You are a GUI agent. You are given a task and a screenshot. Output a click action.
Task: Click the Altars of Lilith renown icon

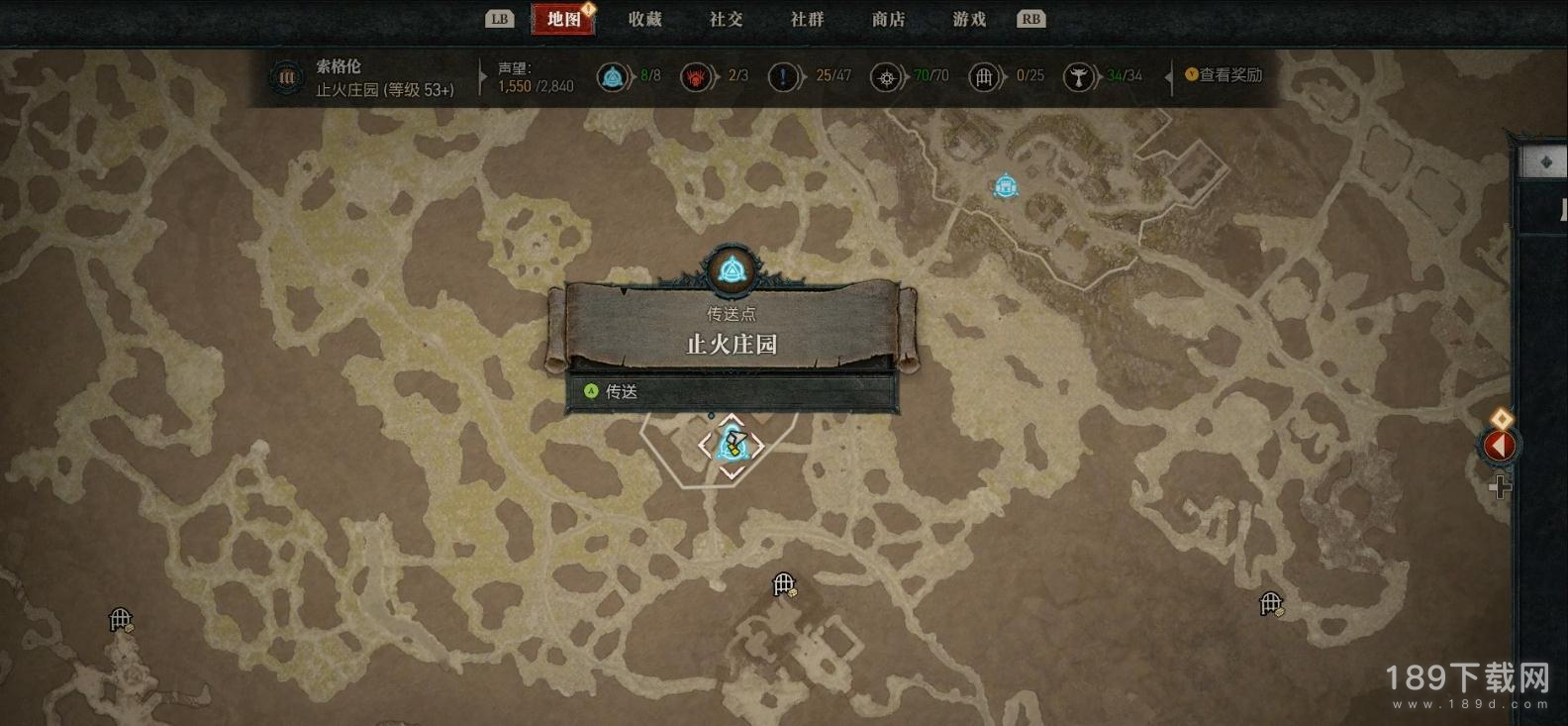[1079, 76]
